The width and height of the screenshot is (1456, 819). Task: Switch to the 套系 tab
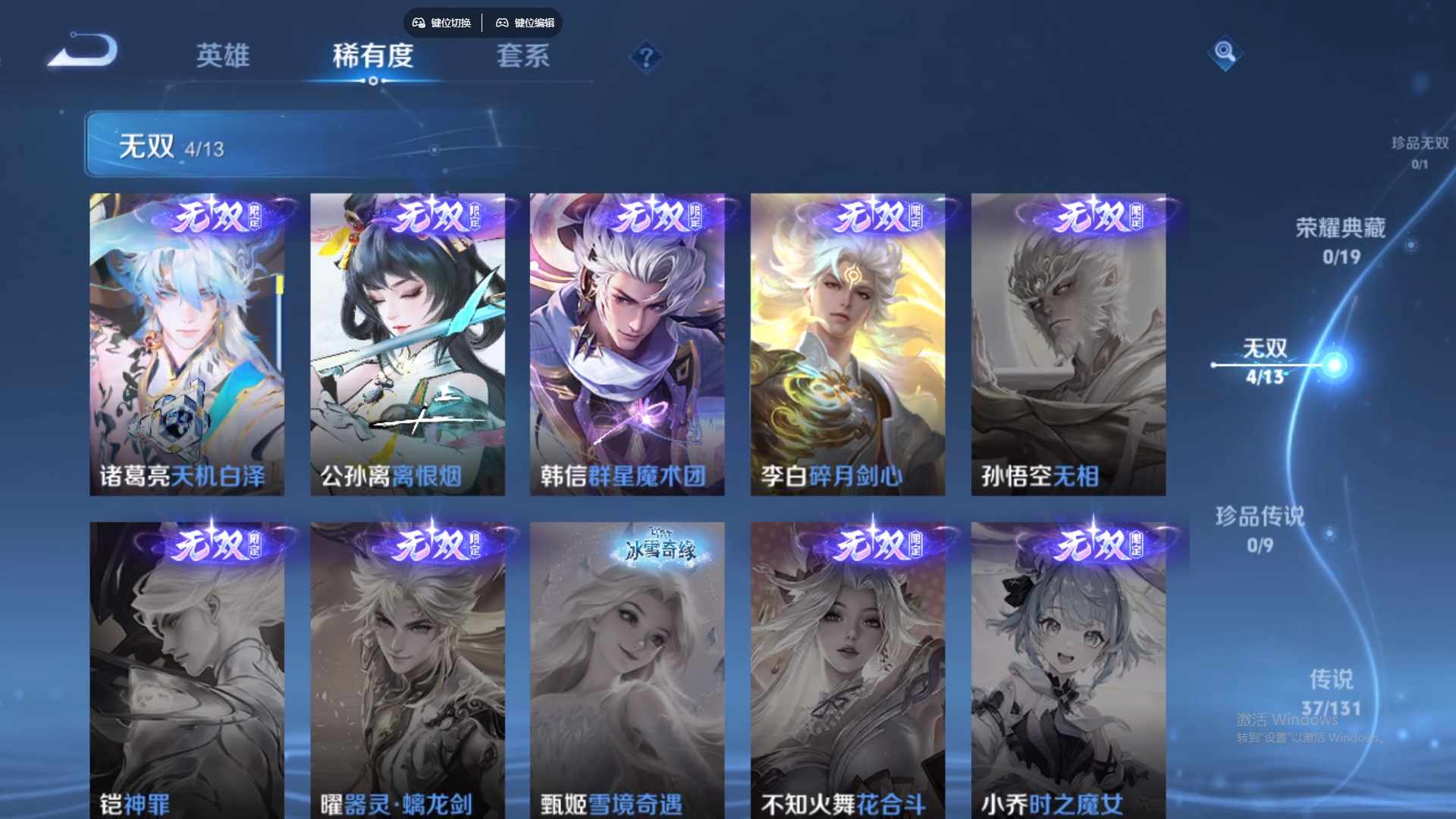(525, 57)
